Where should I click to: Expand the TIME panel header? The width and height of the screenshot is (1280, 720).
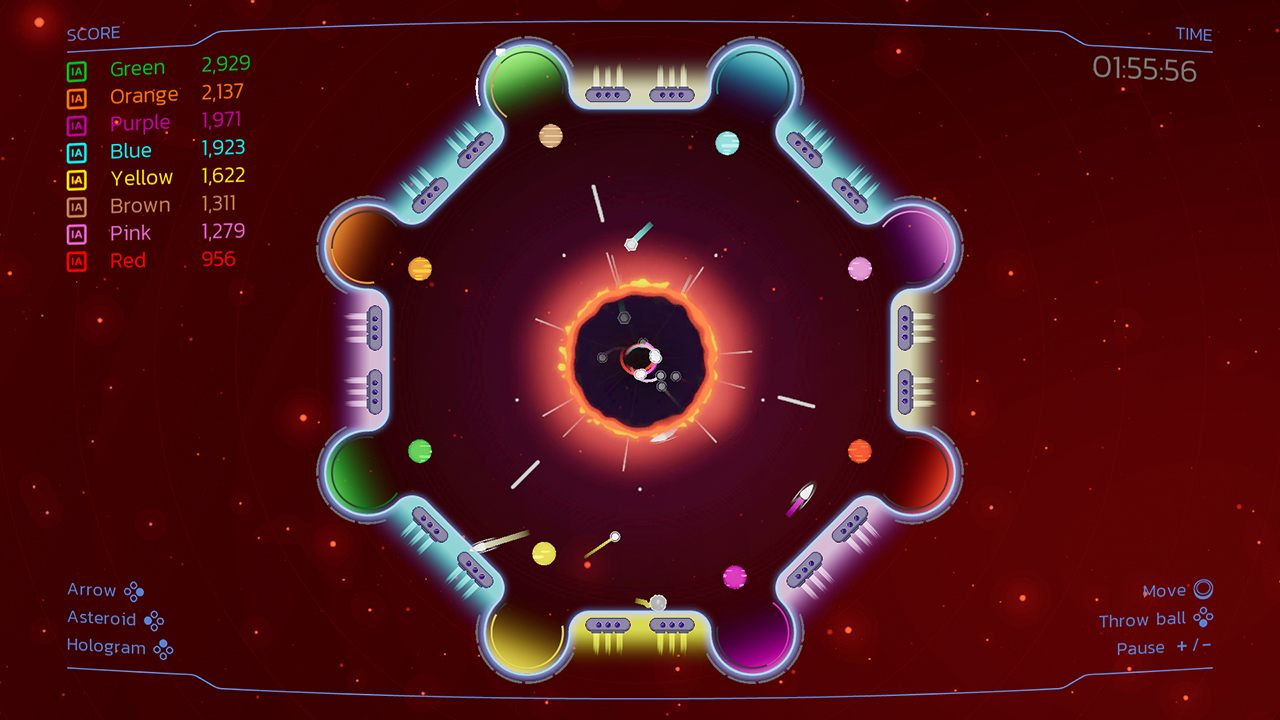pyautogui.click(x=1193, y=34)
